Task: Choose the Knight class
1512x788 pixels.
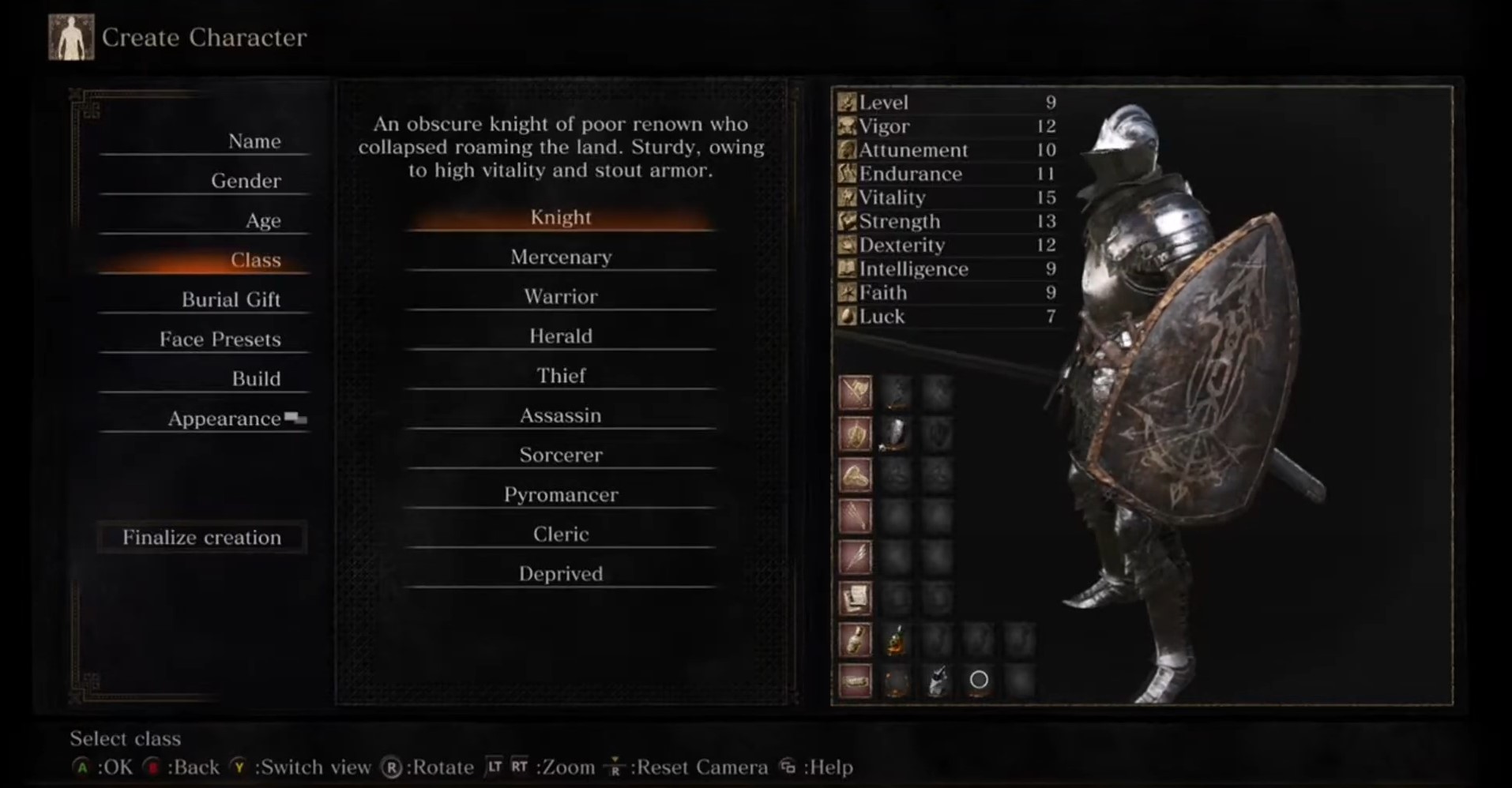Action: 561,217
